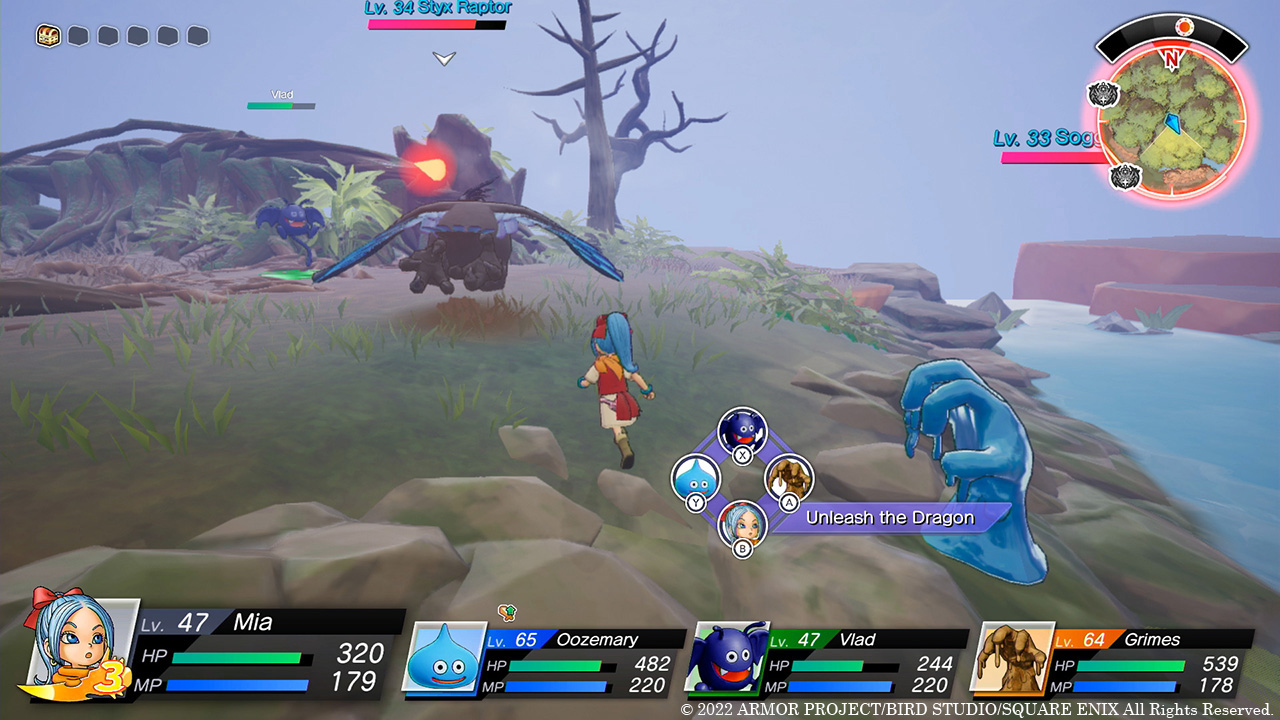Pick the dark blue monster wheel icon

(x=742, y=431)
